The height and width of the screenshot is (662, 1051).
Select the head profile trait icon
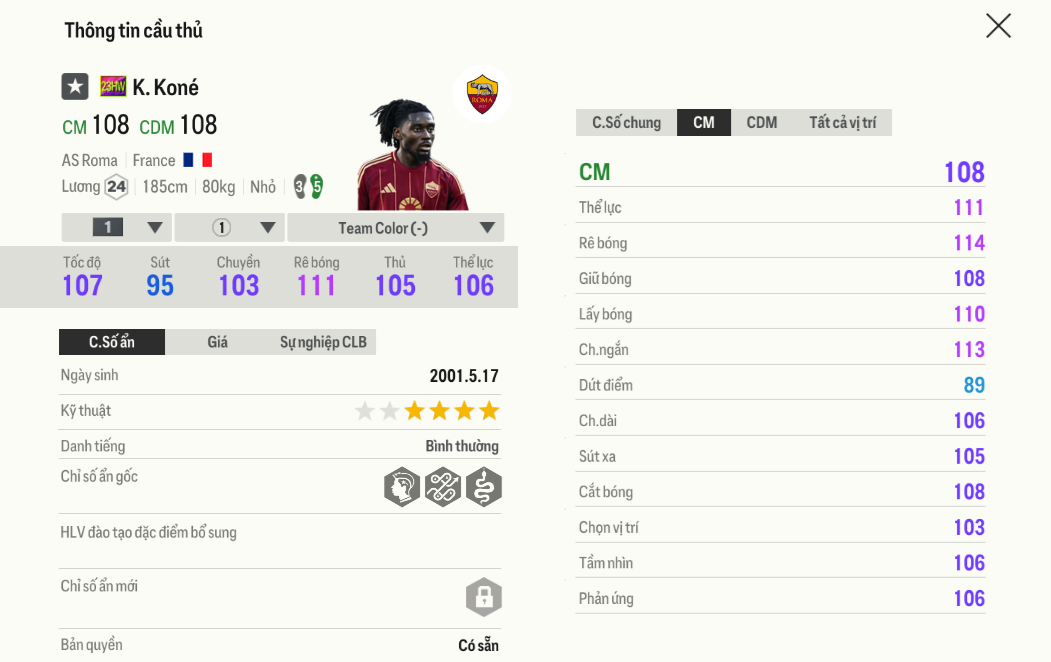[x=402, y=487]
